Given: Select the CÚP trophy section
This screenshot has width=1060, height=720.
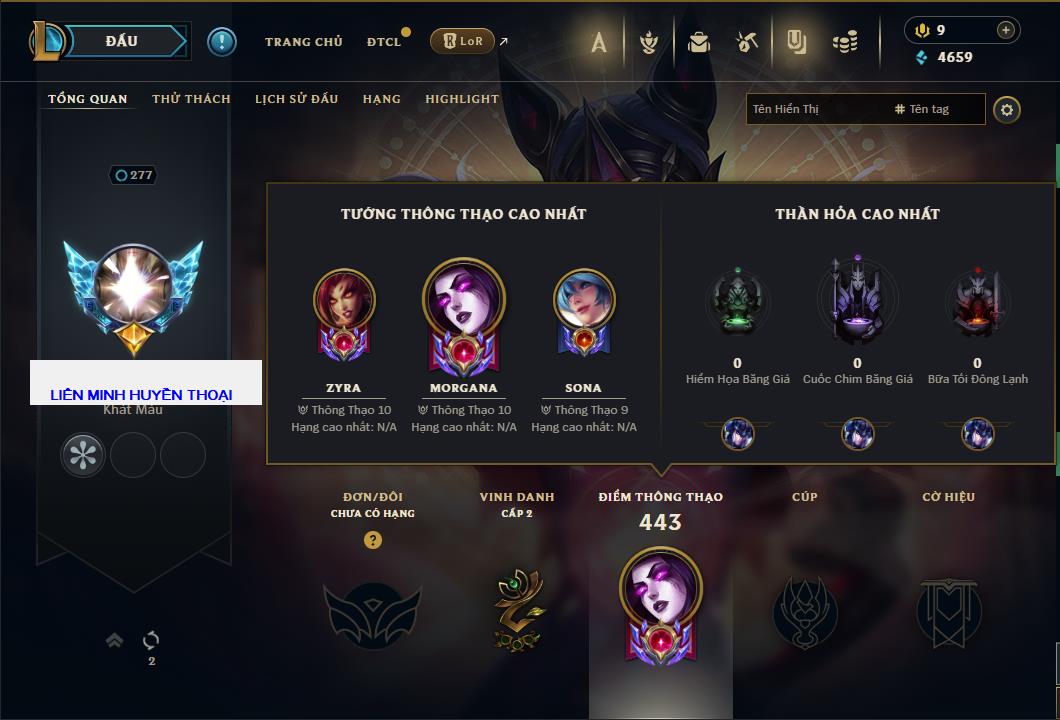Looking at the screenshot, I should pyautogui.click(x=804, y=610).
